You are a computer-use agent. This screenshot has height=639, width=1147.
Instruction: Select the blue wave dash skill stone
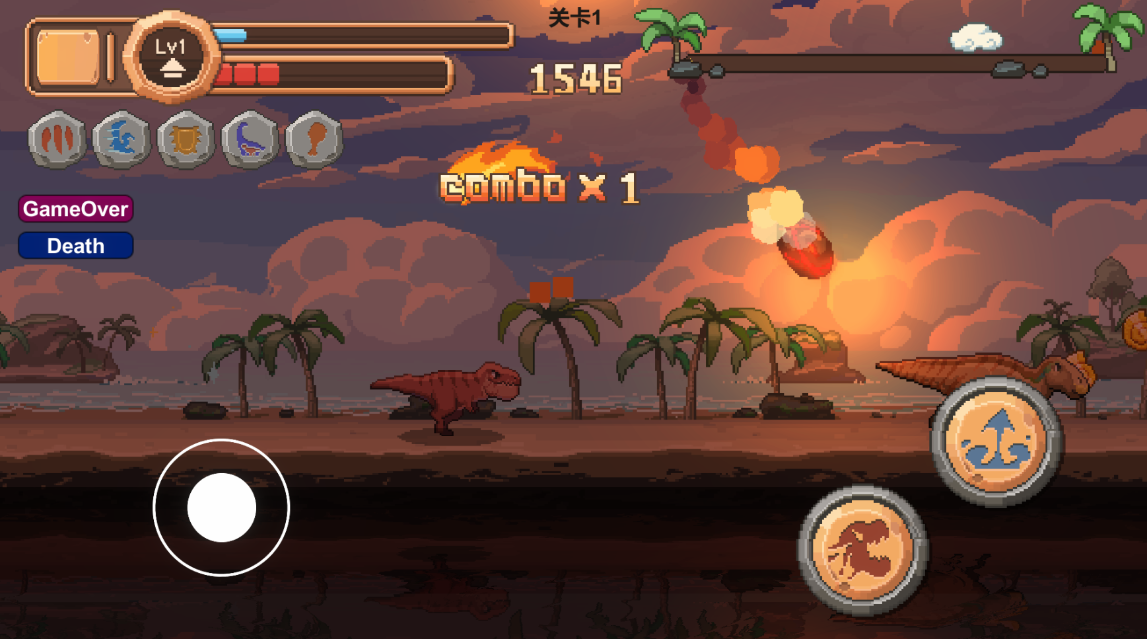tap(122, 140)
